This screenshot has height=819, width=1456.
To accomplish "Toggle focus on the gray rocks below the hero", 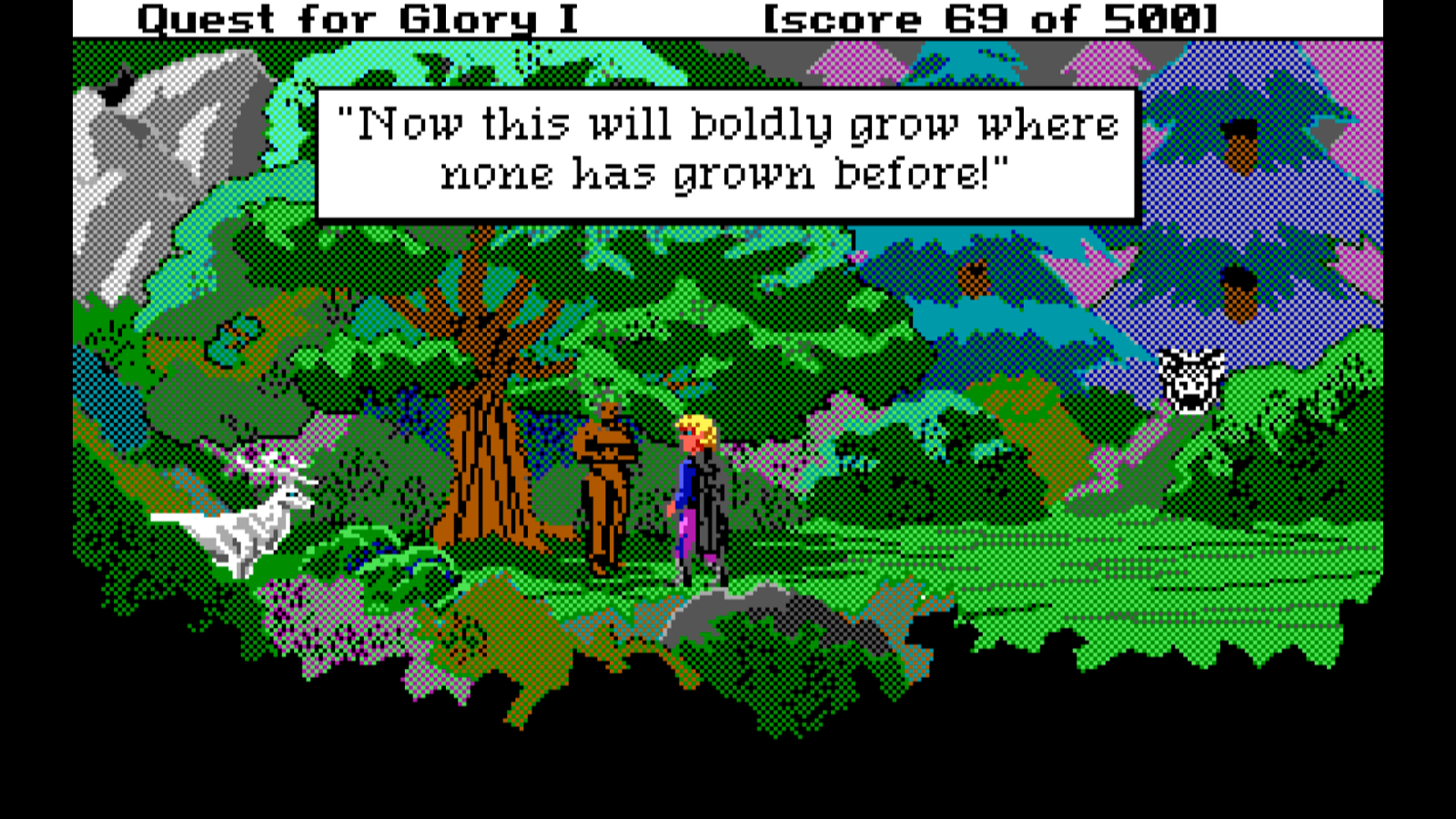I will click(x=728, y=610).
